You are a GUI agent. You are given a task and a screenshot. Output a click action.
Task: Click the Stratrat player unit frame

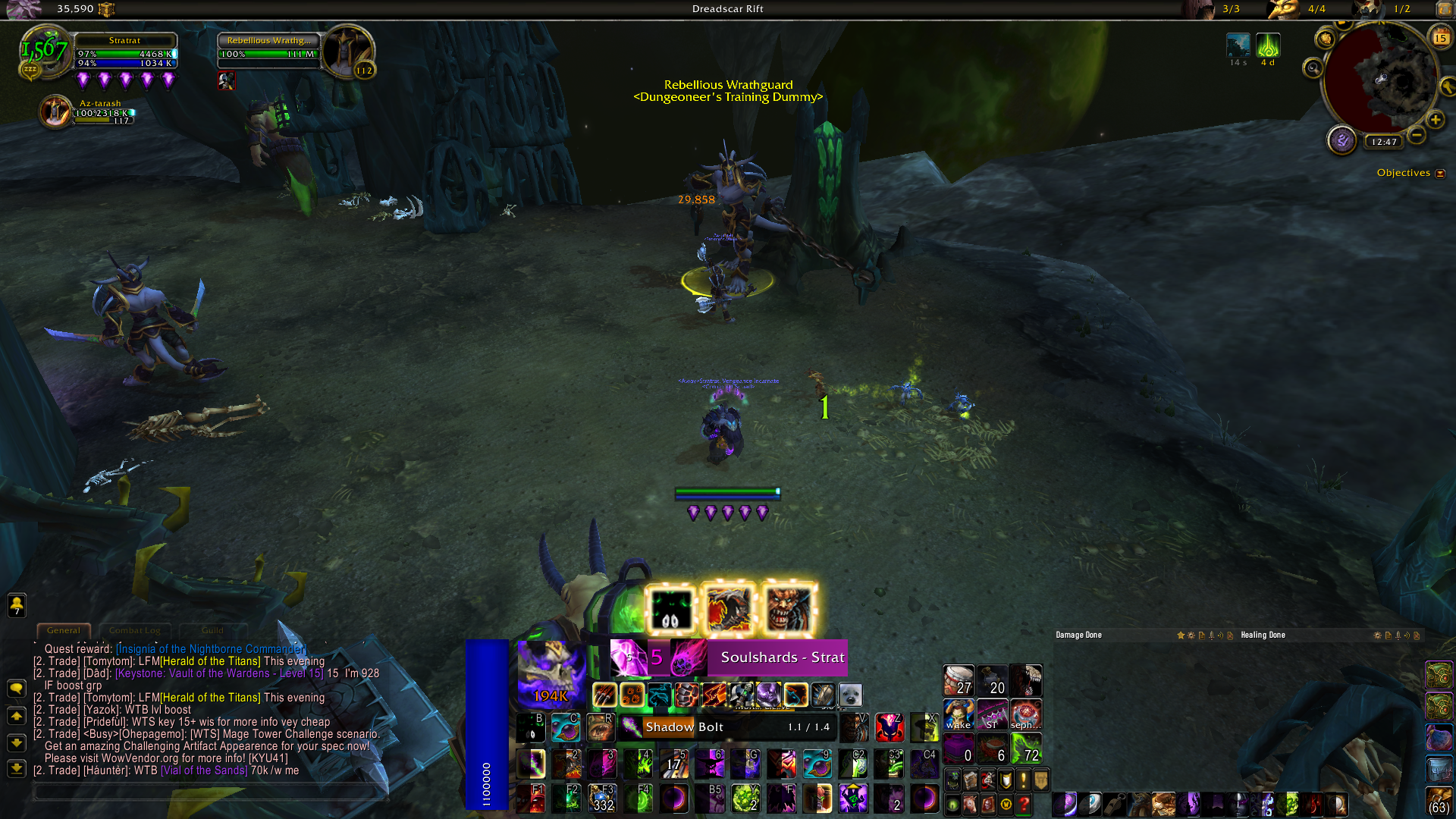[x=125, y=50]
